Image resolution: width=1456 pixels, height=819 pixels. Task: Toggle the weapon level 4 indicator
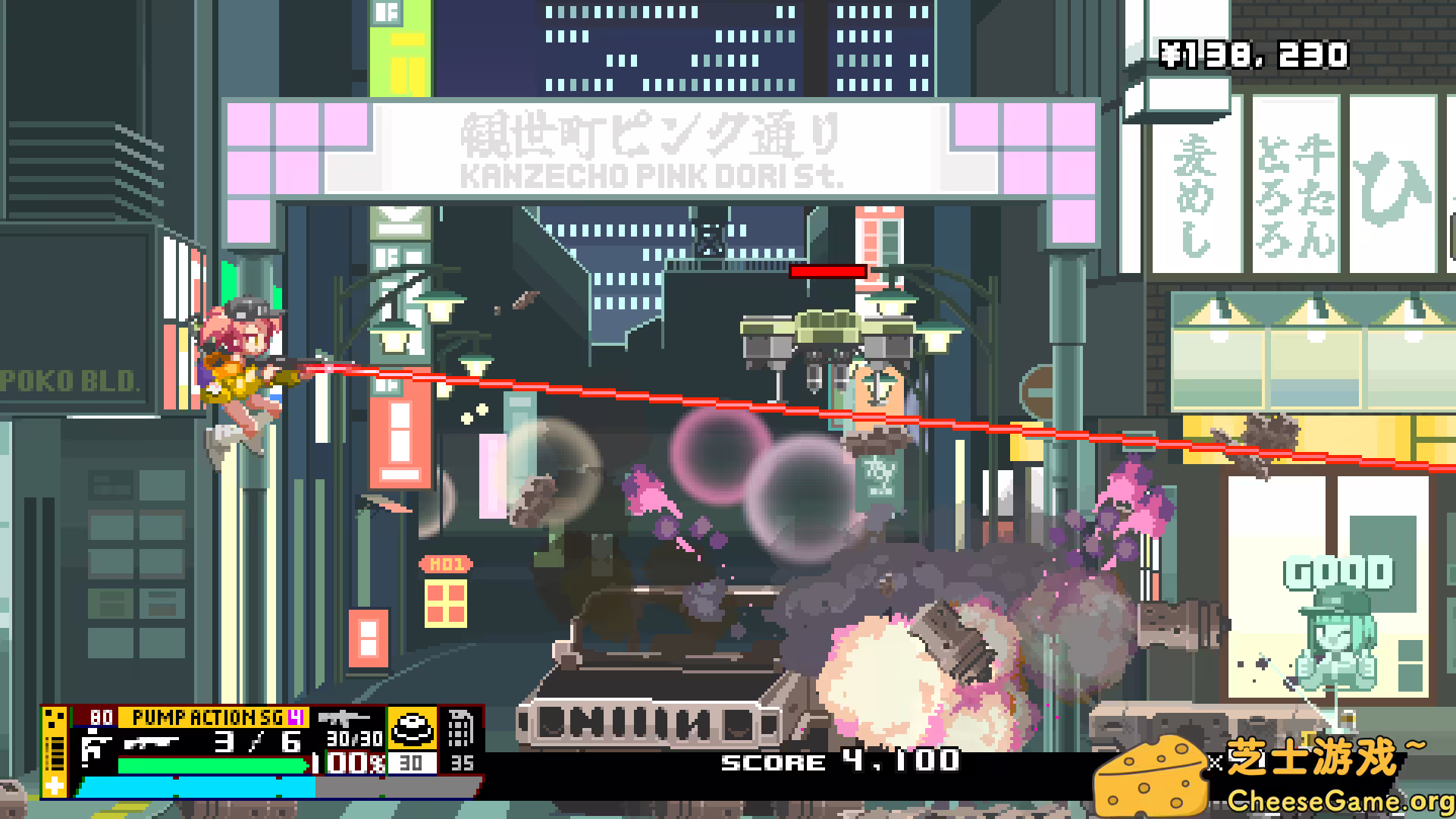pyautogui.click(x=297, y=716)
